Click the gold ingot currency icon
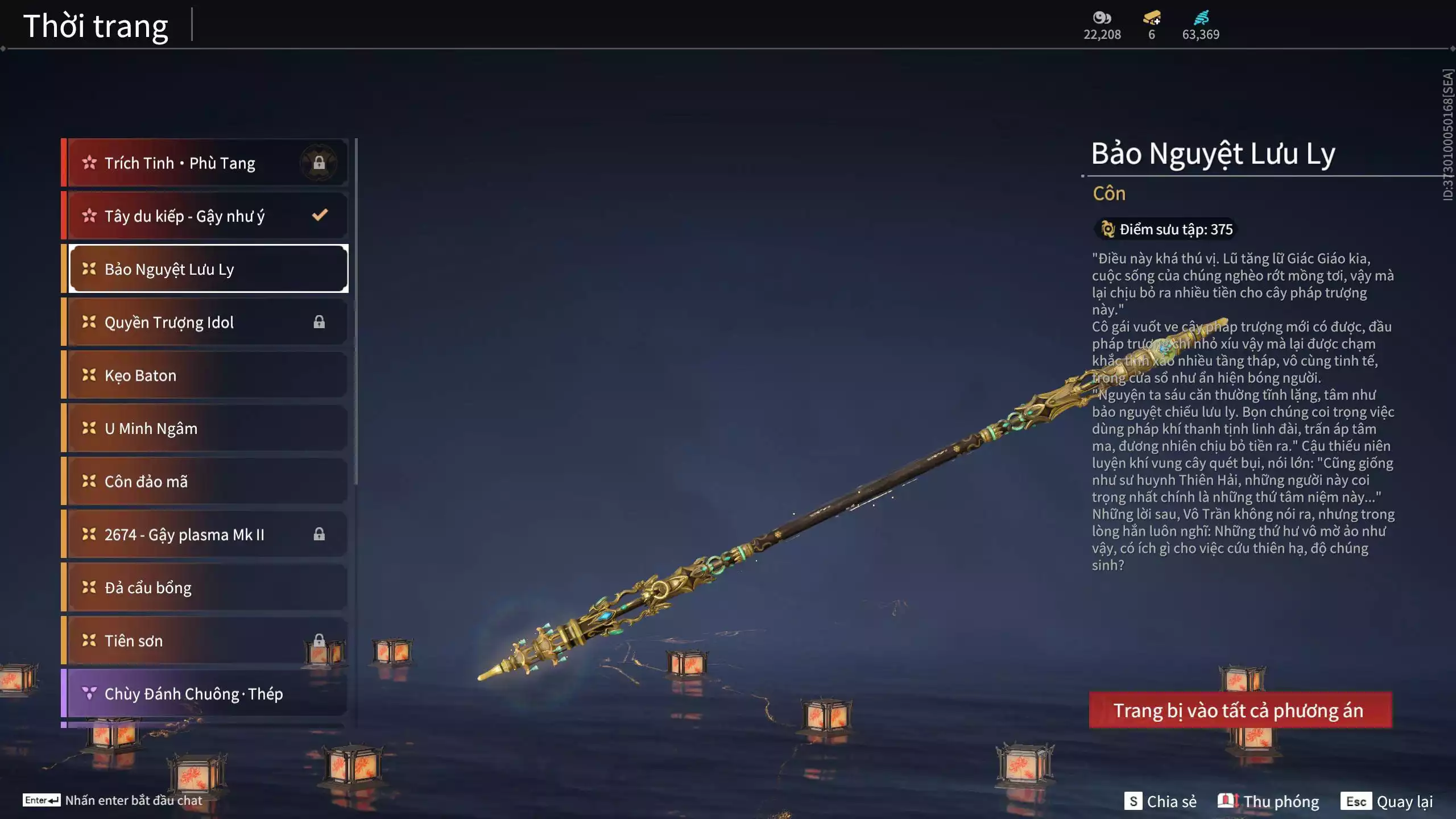 point(1152,18)
